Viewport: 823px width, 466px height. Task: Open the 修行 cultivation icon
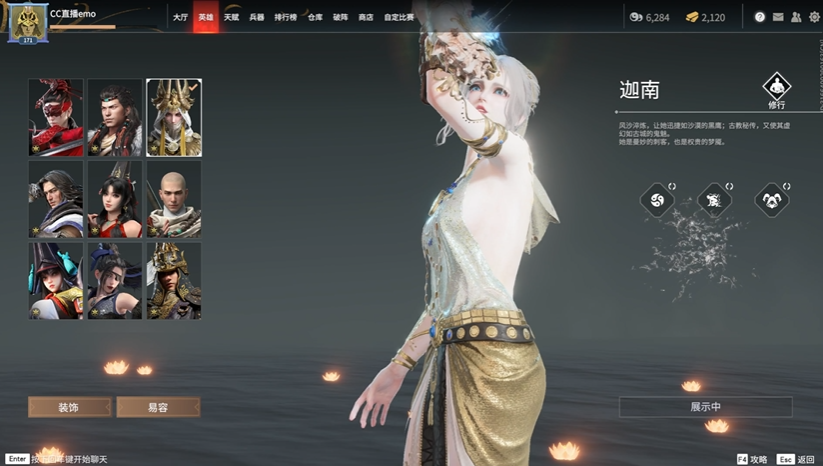tap(776, 88)
